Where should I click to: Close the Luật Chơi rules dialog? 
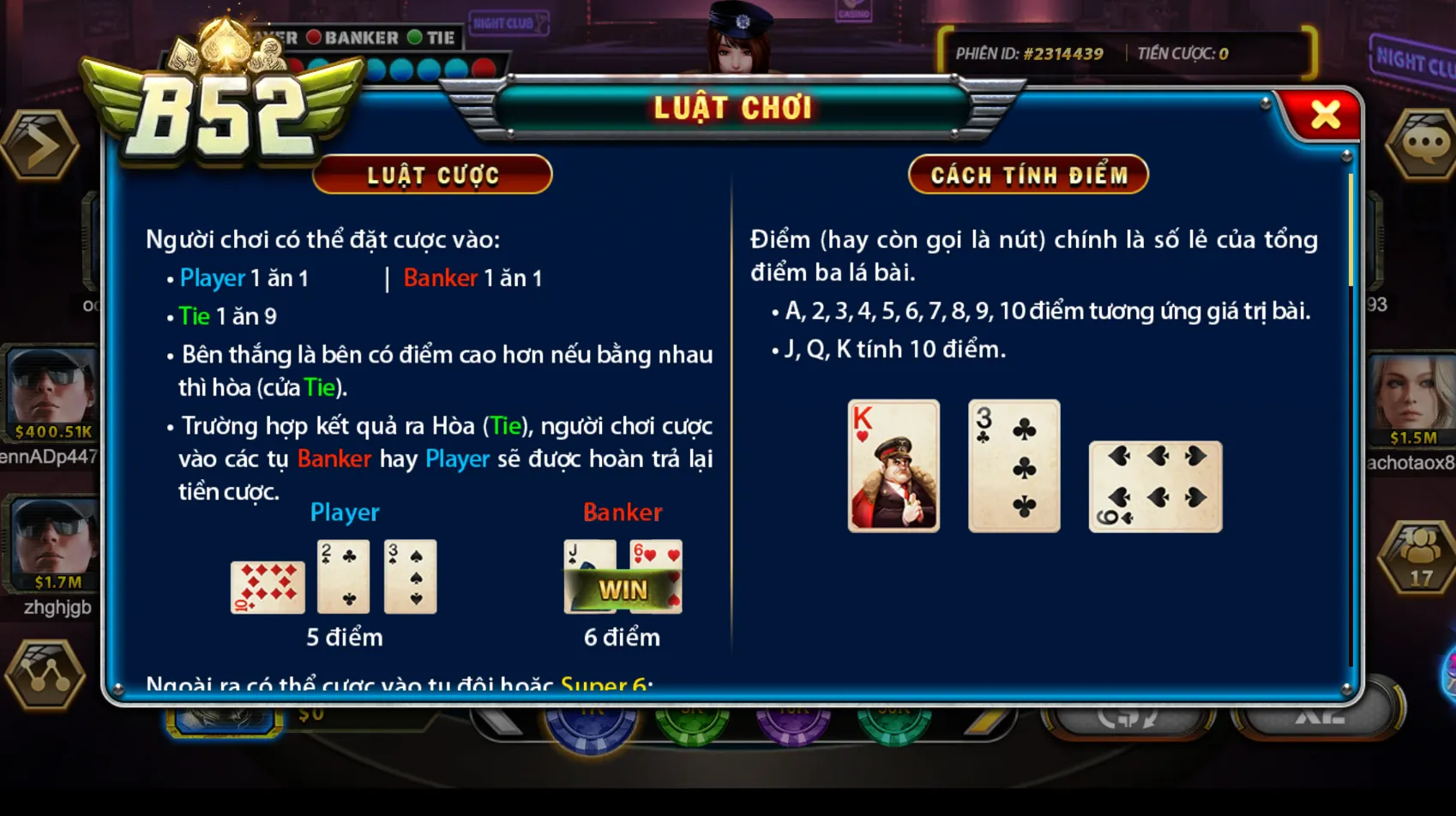click(x=1326, y=112)
